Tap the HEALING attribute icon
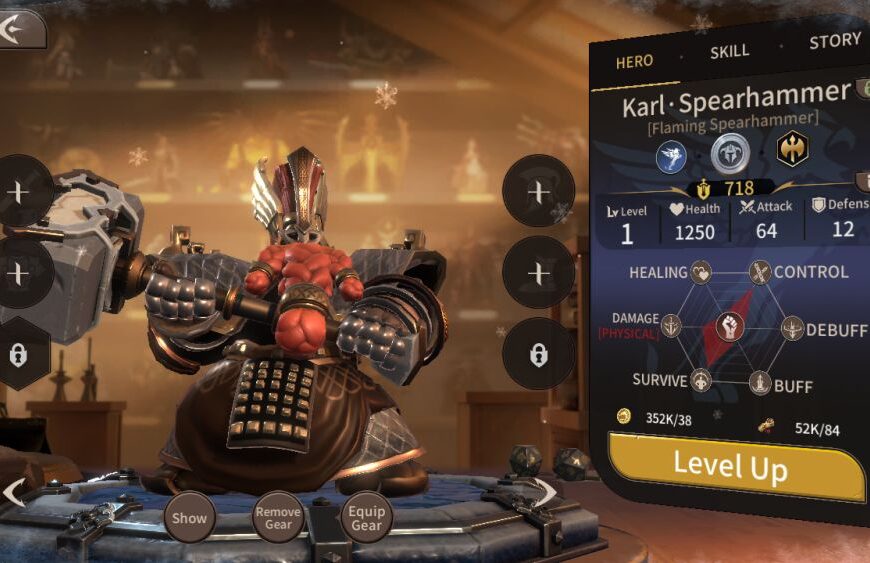 (x=701, y=272)
